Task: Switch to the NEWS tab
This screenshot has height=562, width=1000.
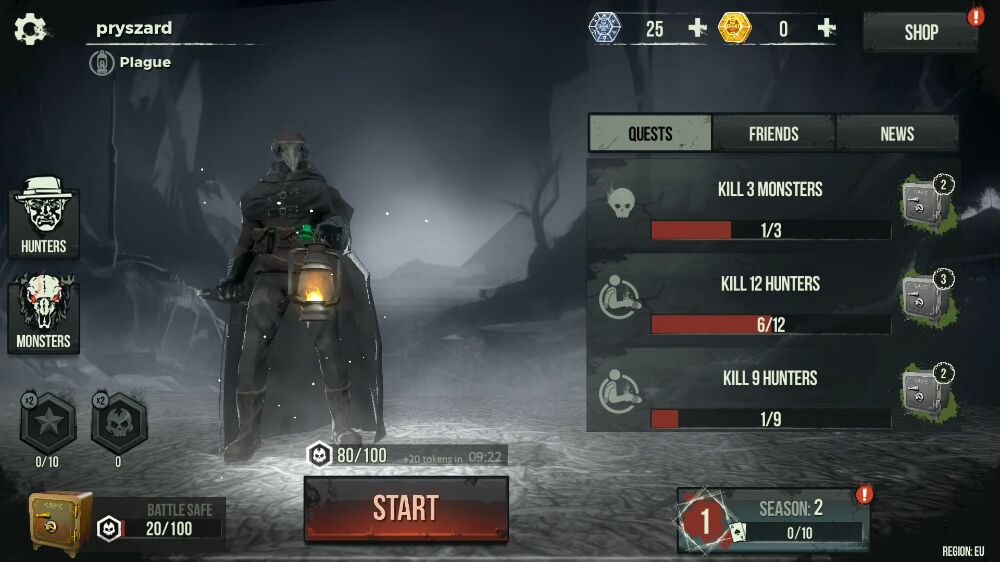Action: click(897, 133)
